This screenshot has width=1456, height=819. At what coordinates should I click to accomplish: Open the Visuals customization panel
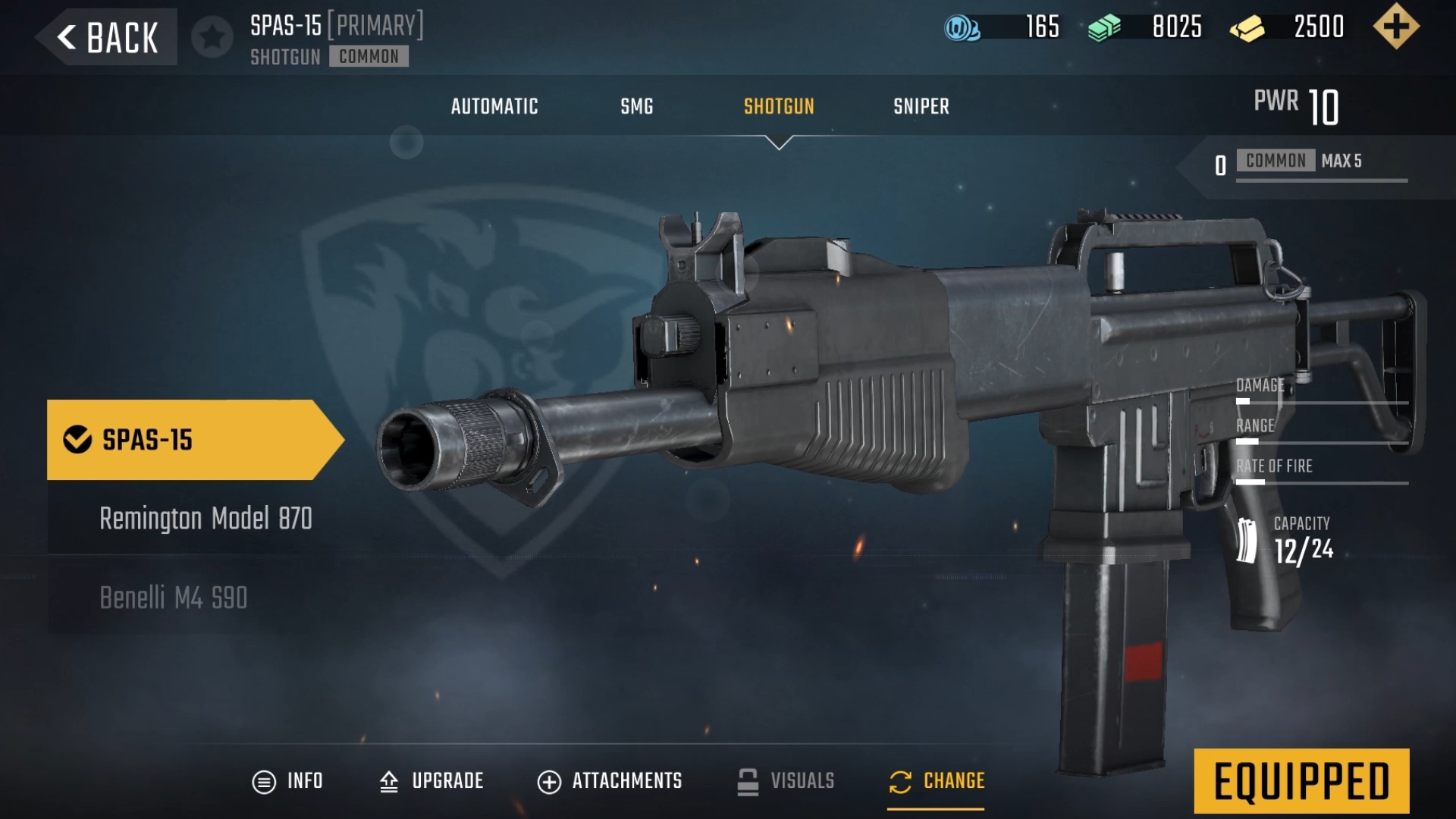[748, 780]
